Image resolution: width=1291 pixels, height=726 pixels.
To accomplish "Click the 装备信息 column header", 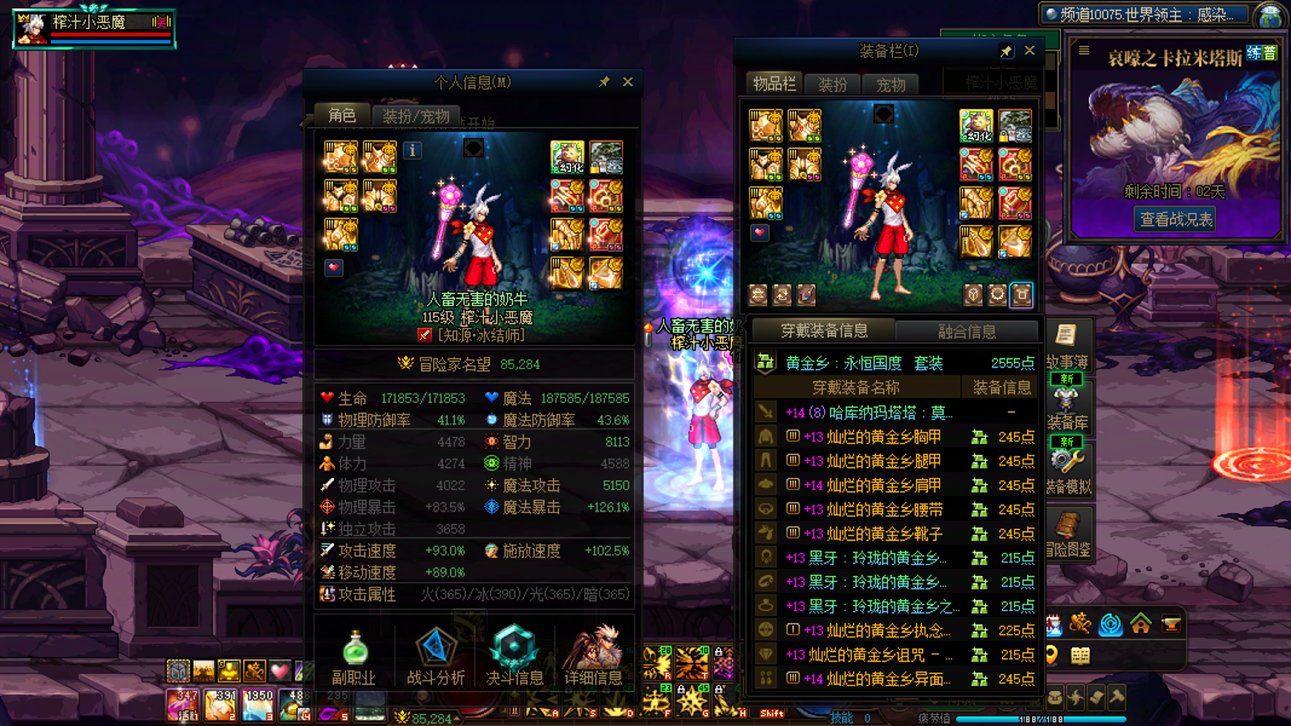I will pyautogui.click(x=1001, y=388).
